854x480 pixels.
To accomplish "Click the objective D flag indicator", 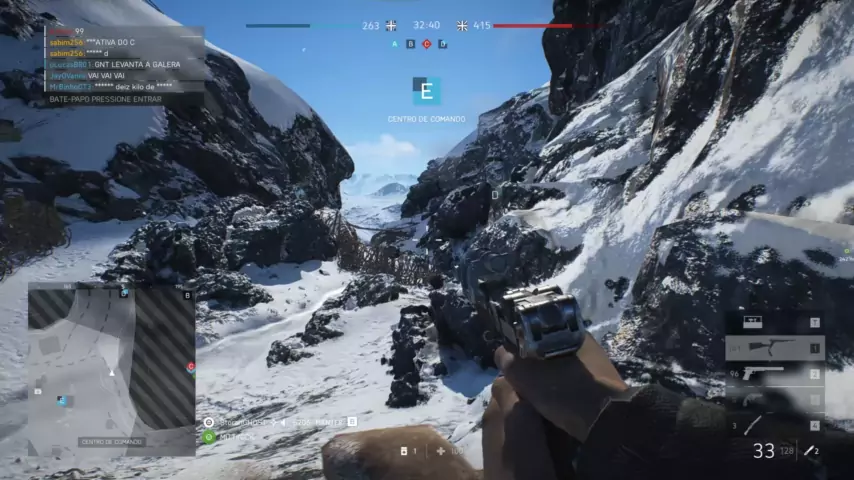I will tap(442, 44).
